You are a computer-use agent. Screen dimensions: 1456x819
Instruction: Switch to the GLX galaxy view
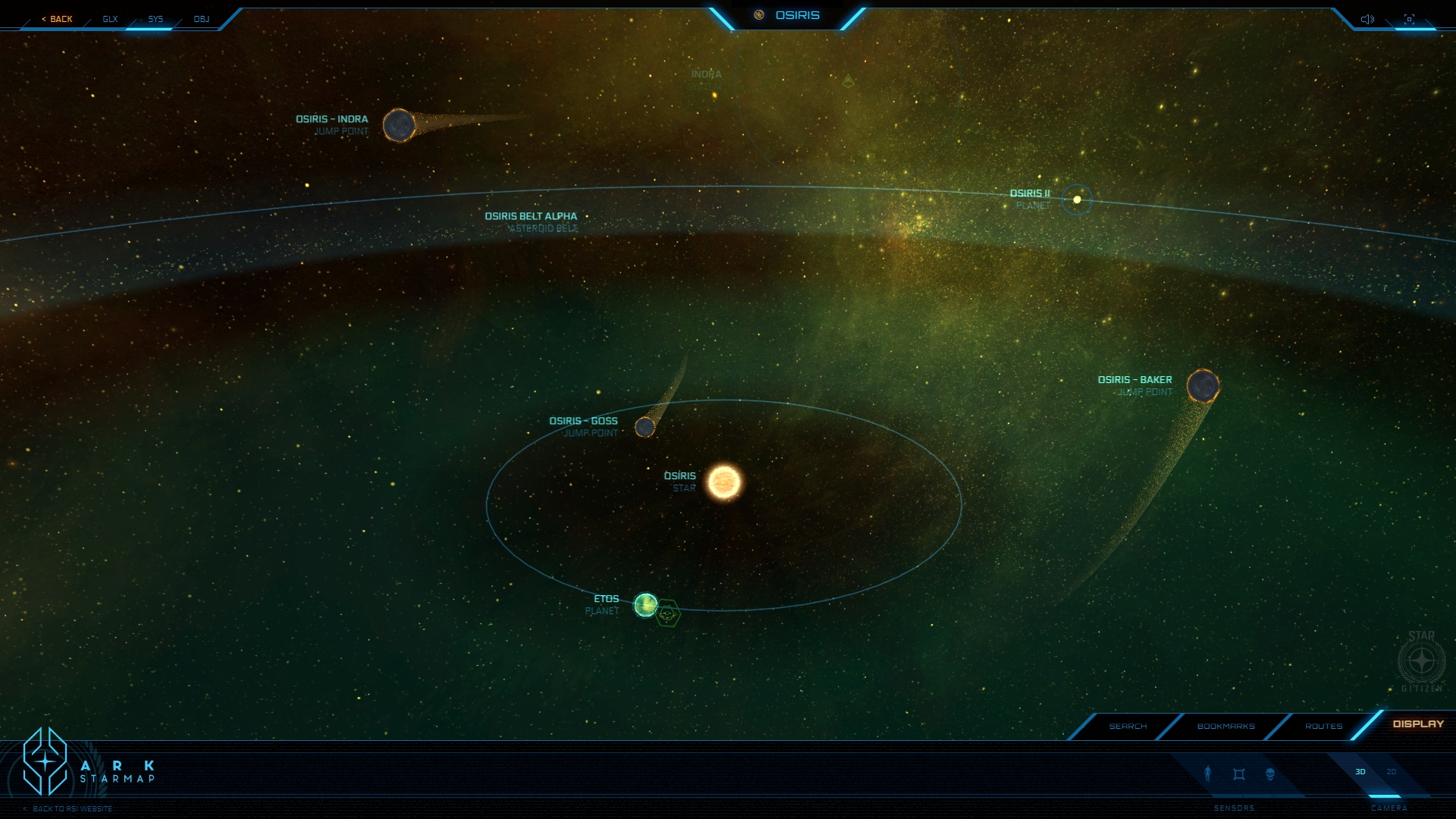(110, 19)
